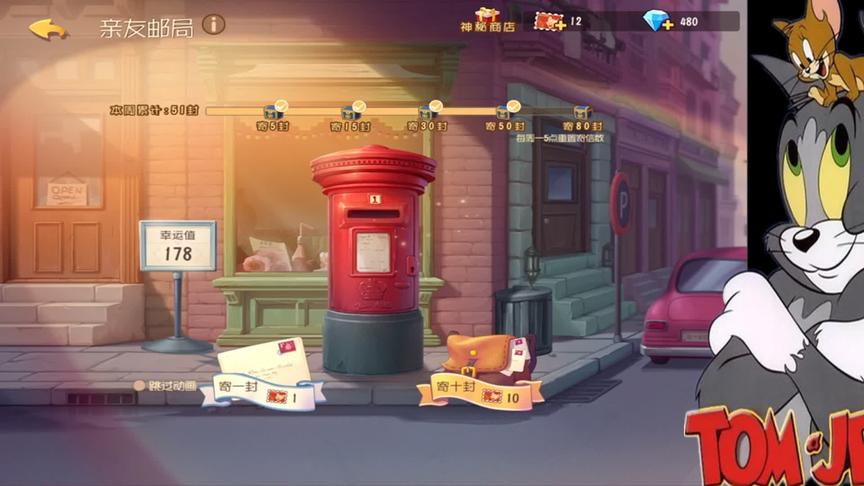This screenshot has height=486, width=864.
Task: Claim the 寄50封 reward chest
Action: pyautogui.click(x=504, y=113)
